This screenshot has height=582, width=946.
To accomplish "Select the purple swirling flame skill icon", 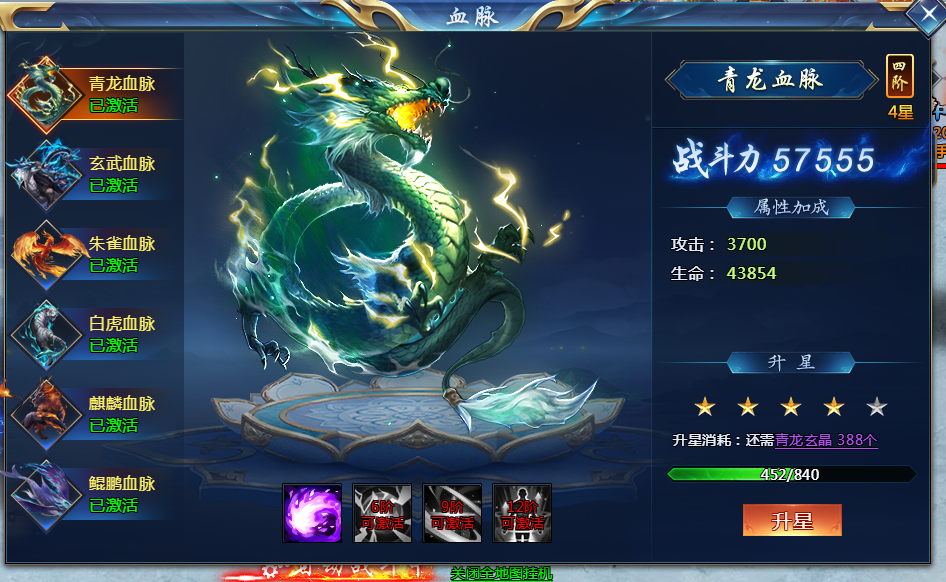I will point(312,513).
